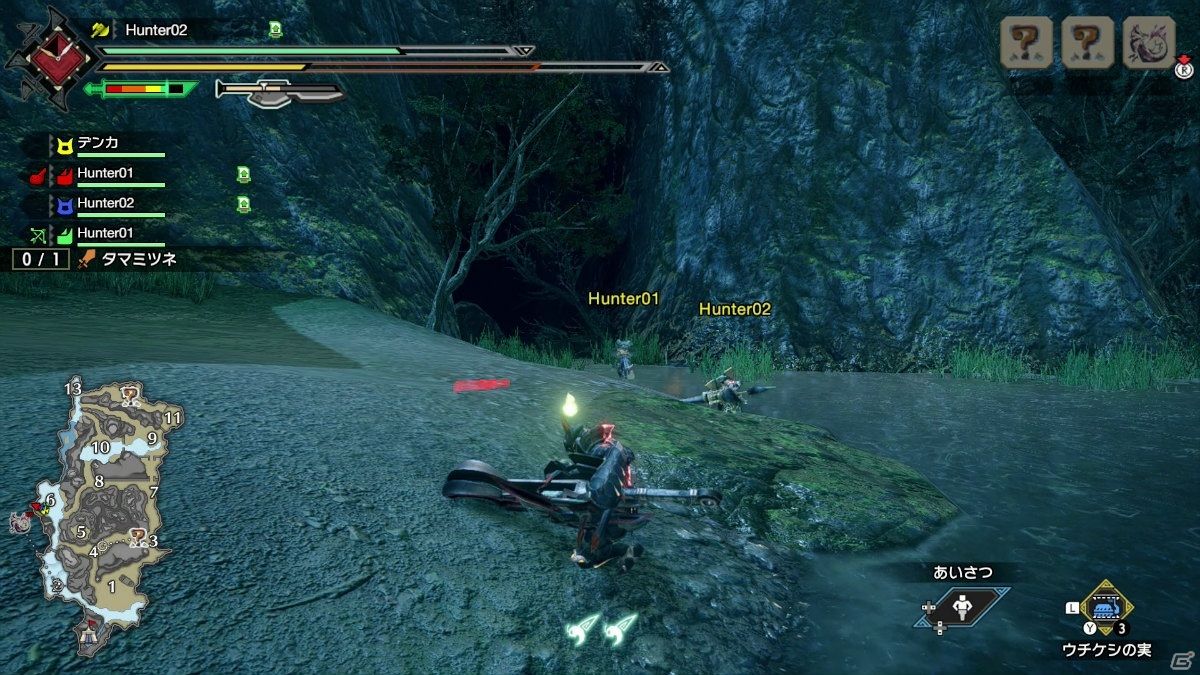Image resolution: width=1200 pixels, height=675 pixels.
Task: Click the identified monster icon at top right
Action: [x=1149, y=42]
